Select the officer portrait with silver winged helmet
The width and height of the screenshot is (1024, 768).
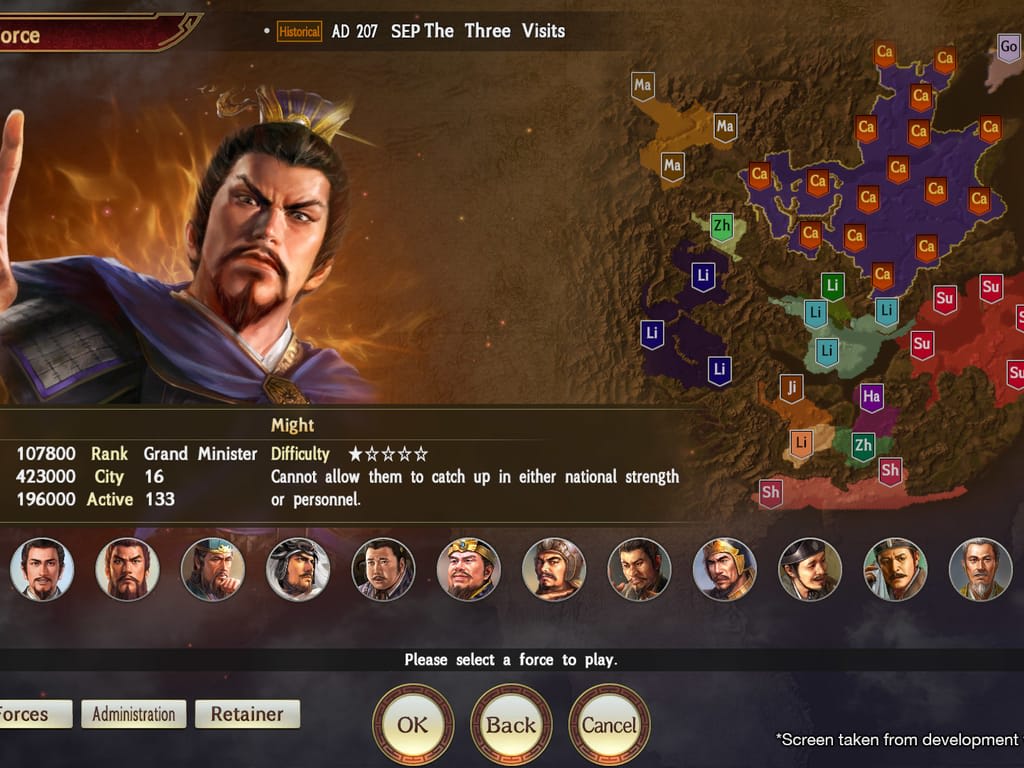298,569
